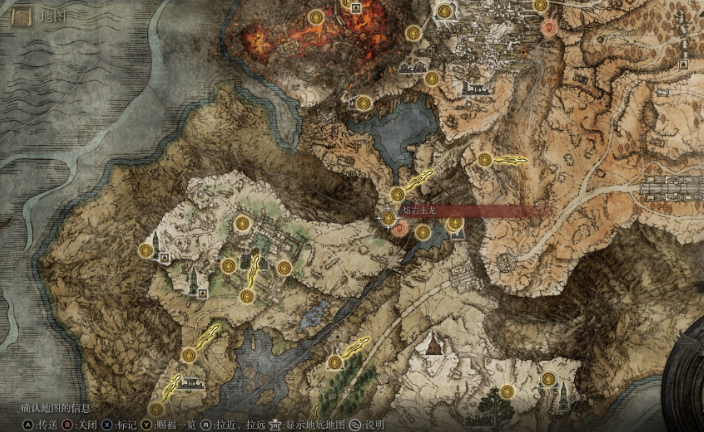
Task: Select the grace marker beside the southern forest
Action: point(334,362)
